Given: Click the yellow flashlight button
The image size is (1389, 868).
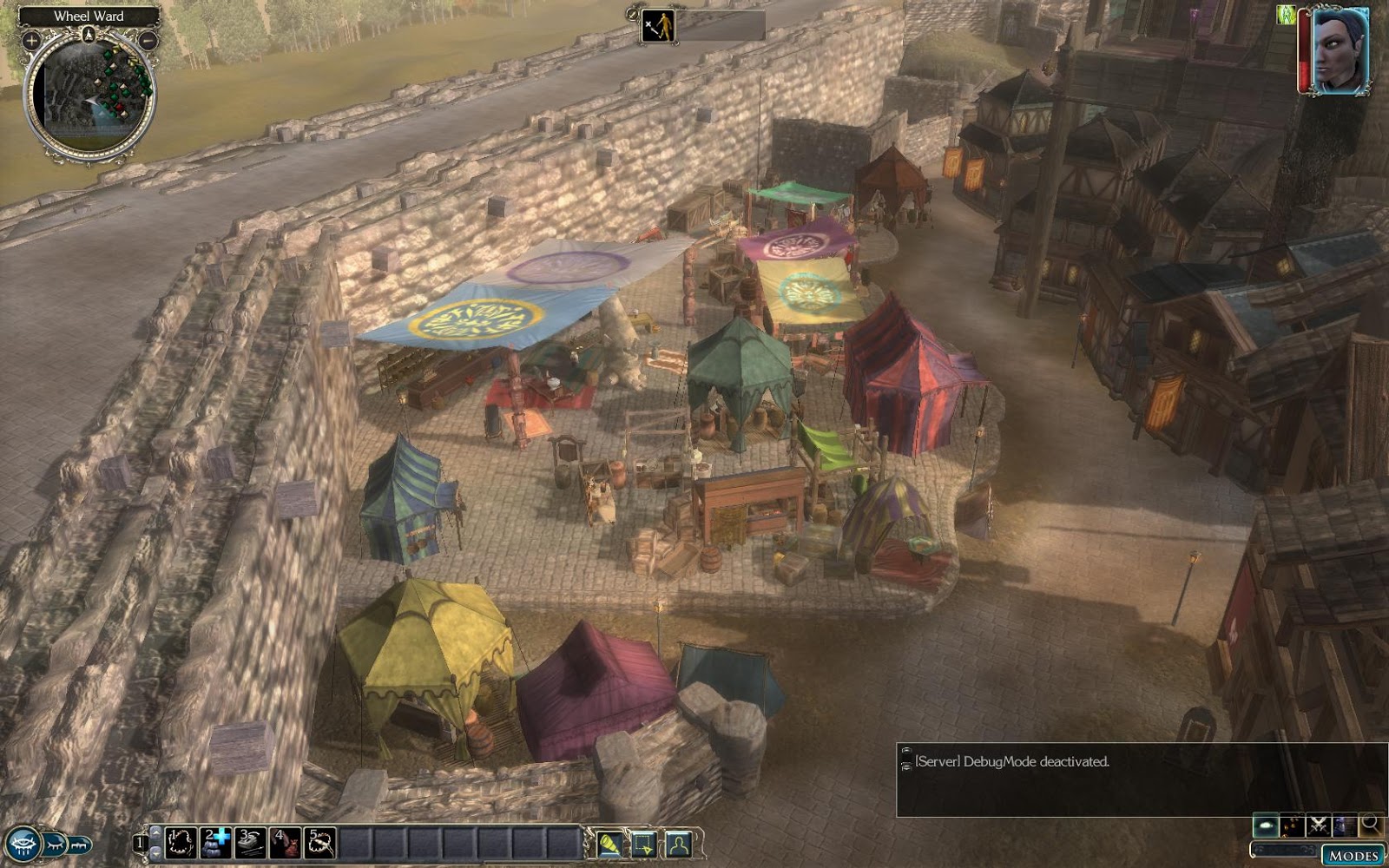Looking at the screenshot, I should coord(609,844).
